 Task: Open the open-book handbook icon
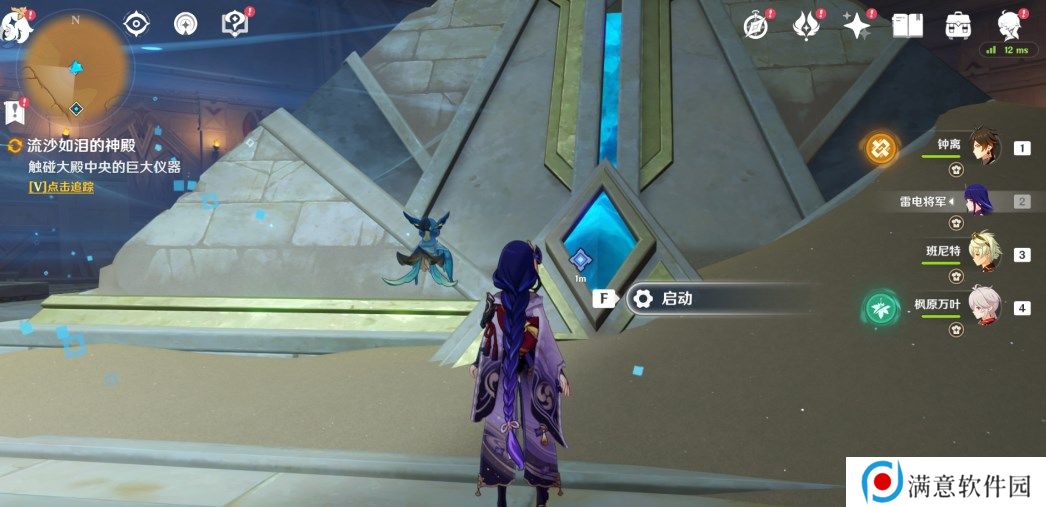click(907, 27)
